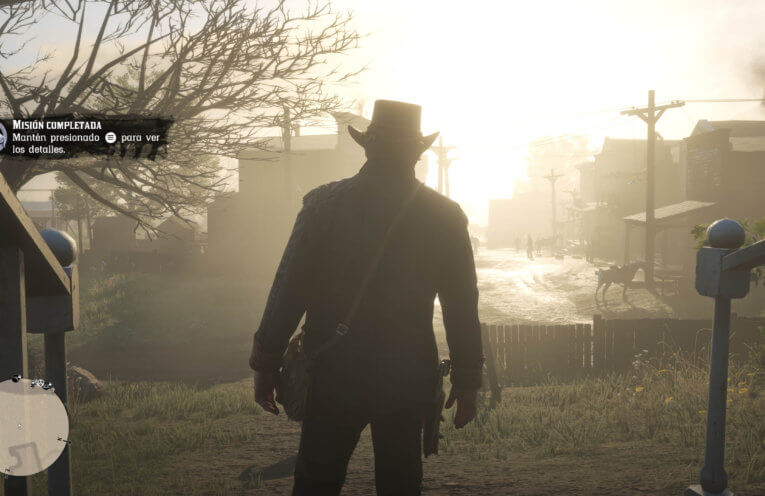This screenshot has height=496, width=765.
Task: Click the circular minimap
Action: (x=31, y=427)
